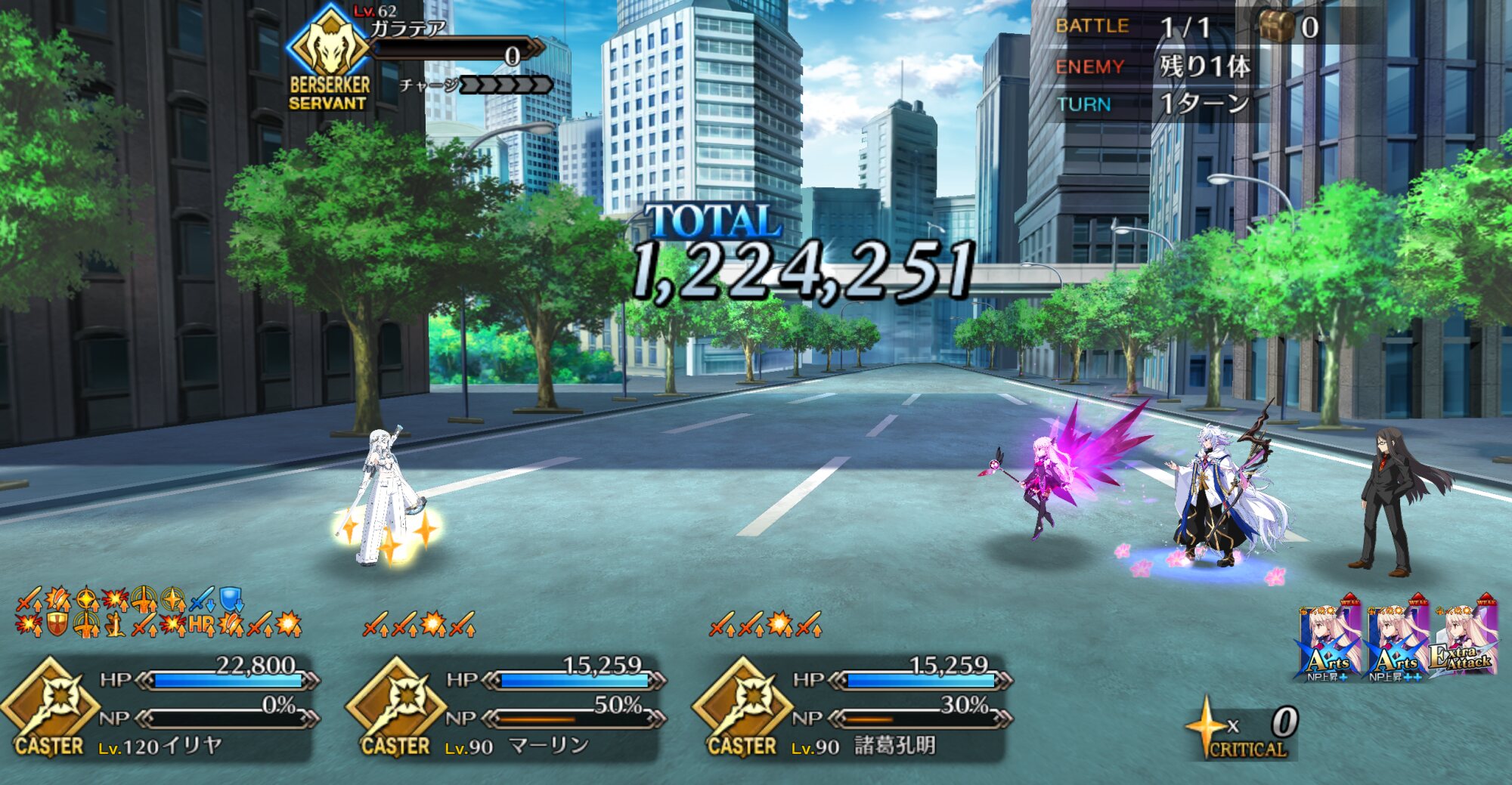Choose the Extra Attack command card
This screenshot has height=785, width=1512.
tap(1464, 638)
